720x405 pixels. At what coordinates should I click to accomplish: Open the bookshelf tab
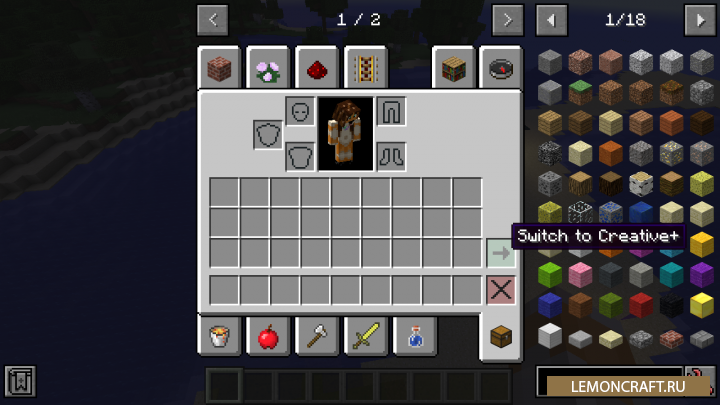453,69
